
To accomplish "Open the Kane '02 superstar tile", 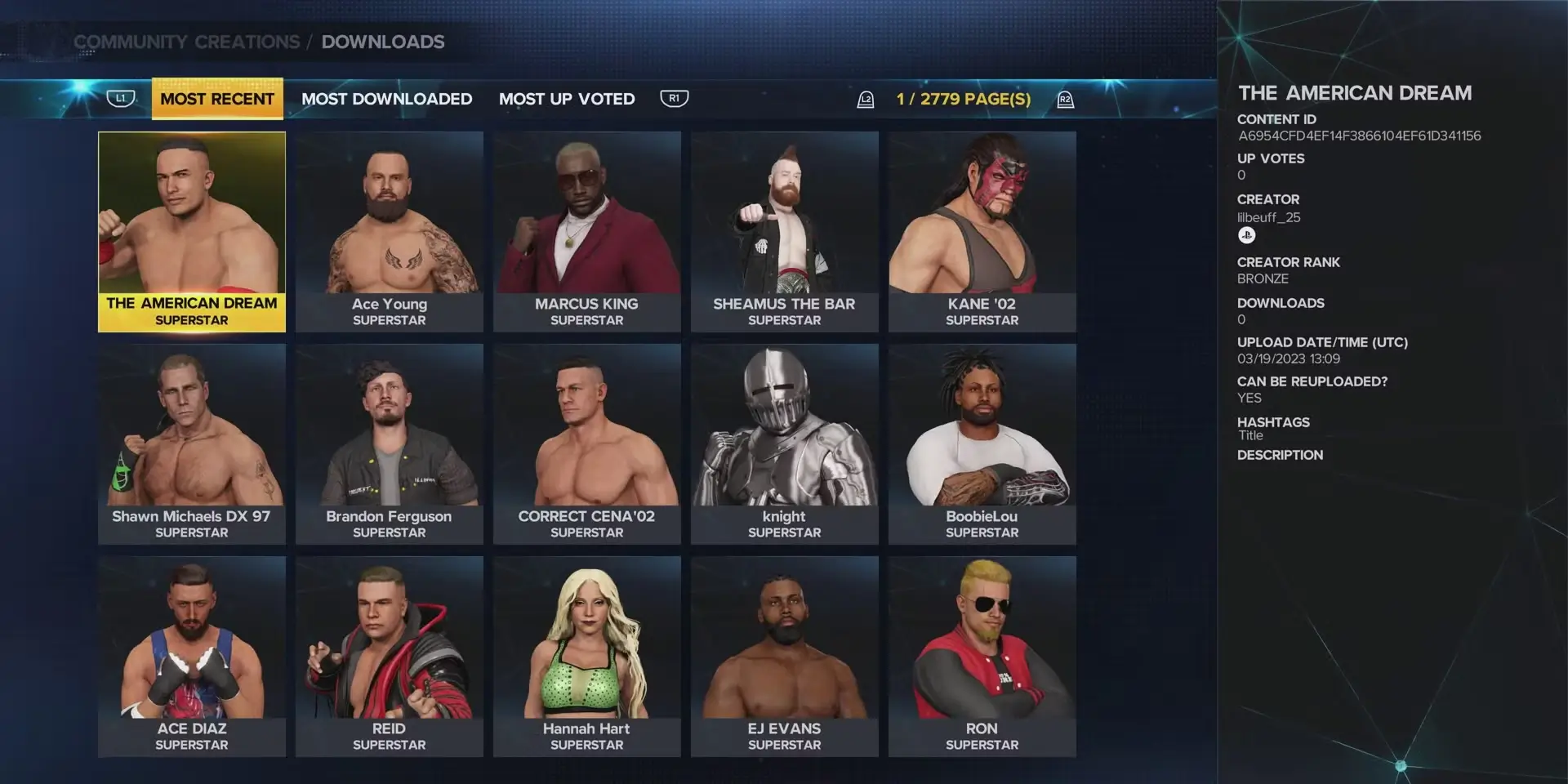I will coord(982,232).
